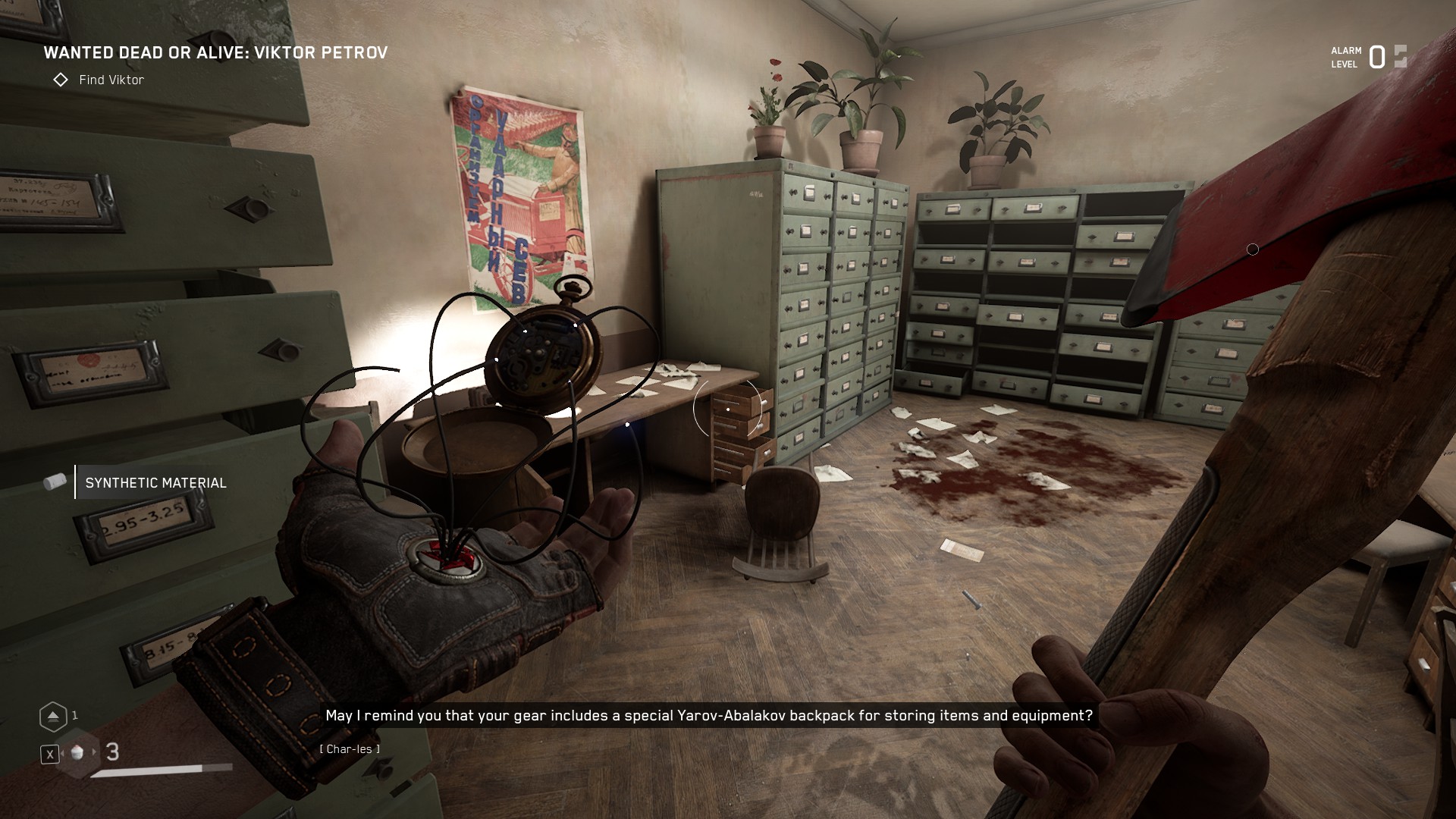
Task: Select the hexagon double-arrow ability icon
Action: point(52,716)
